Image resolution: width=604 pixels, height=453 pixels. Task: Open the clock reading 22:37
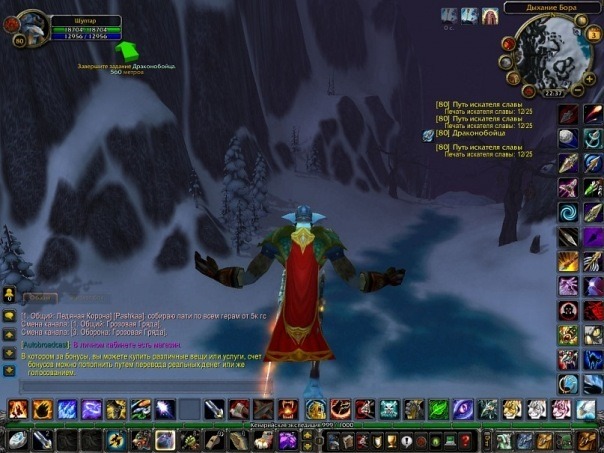click(553, 93)
